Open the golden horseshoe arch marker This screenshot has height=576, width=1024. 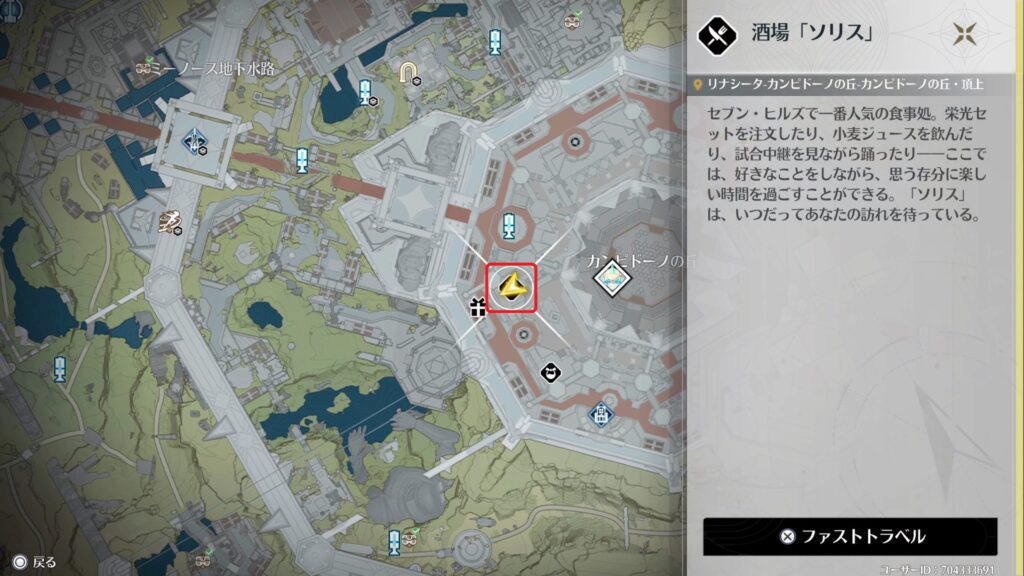click(x=408, y=70)
